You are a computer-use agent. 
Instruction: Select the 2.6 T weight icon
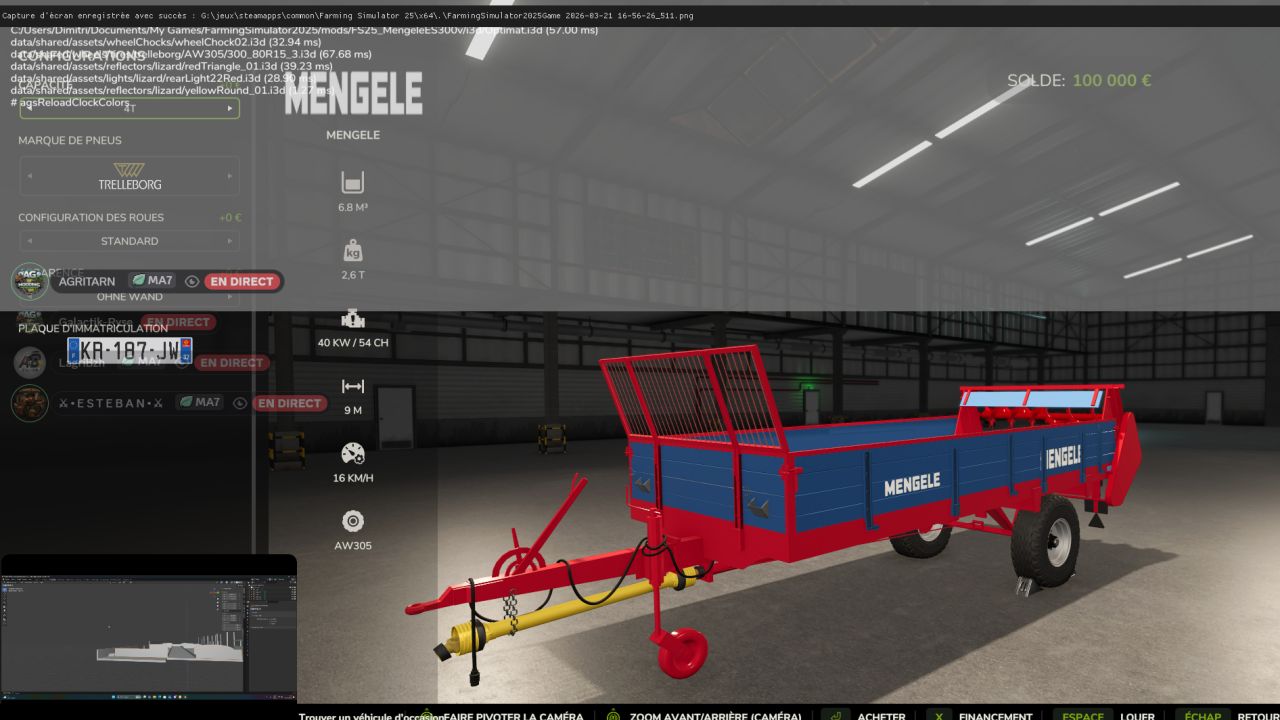click(x=352, y=249)
